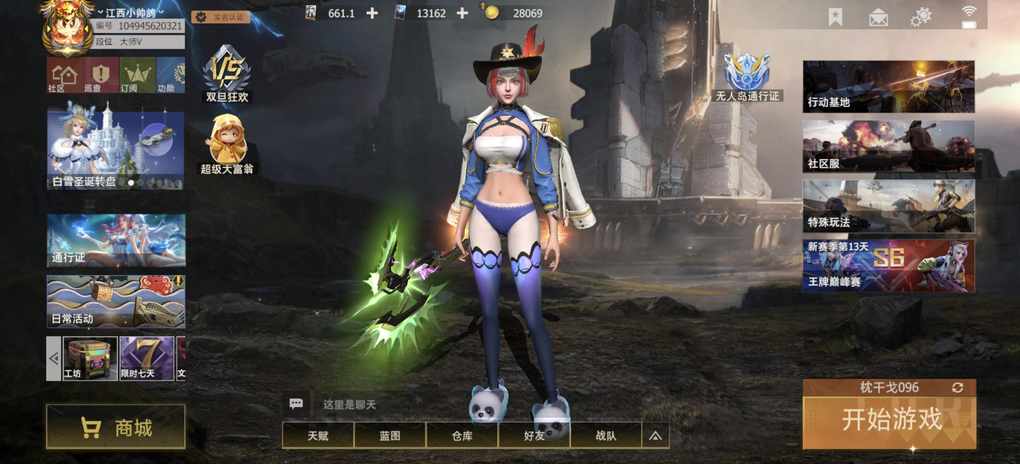Viewport: 1020px width, 464px height.
Task: Expand the bottom bar with the up arrow
Action: tap(656, 435)
